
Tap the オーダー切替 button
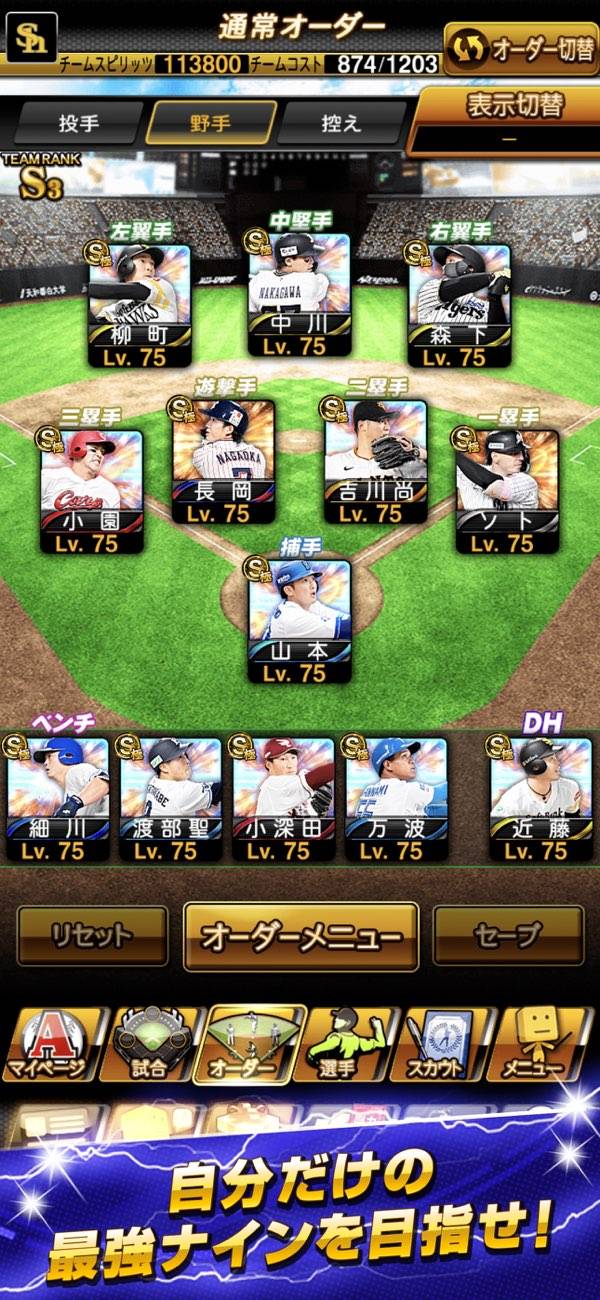(521, 50)
